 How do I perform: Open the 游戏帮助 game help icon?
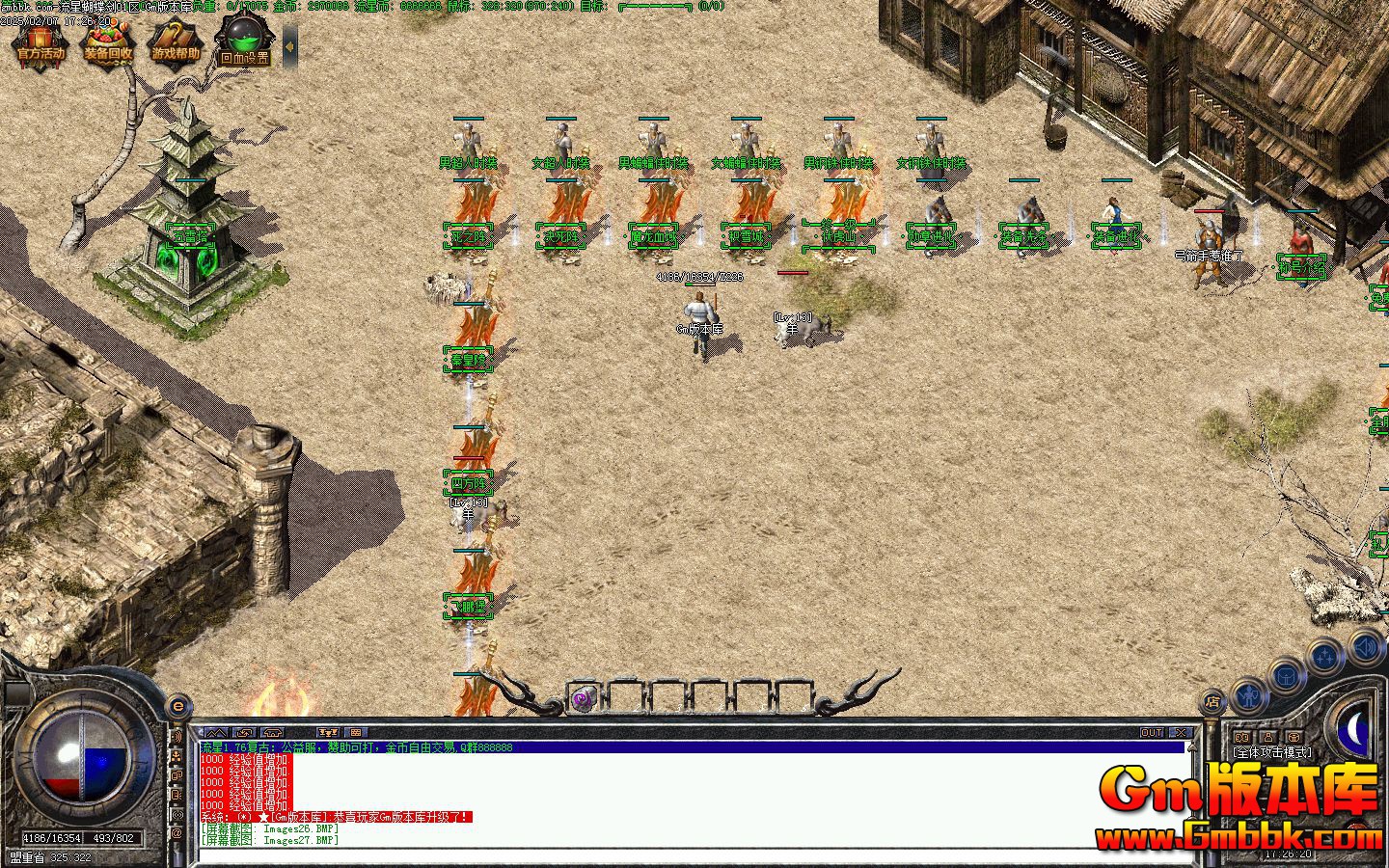[175, 44]
